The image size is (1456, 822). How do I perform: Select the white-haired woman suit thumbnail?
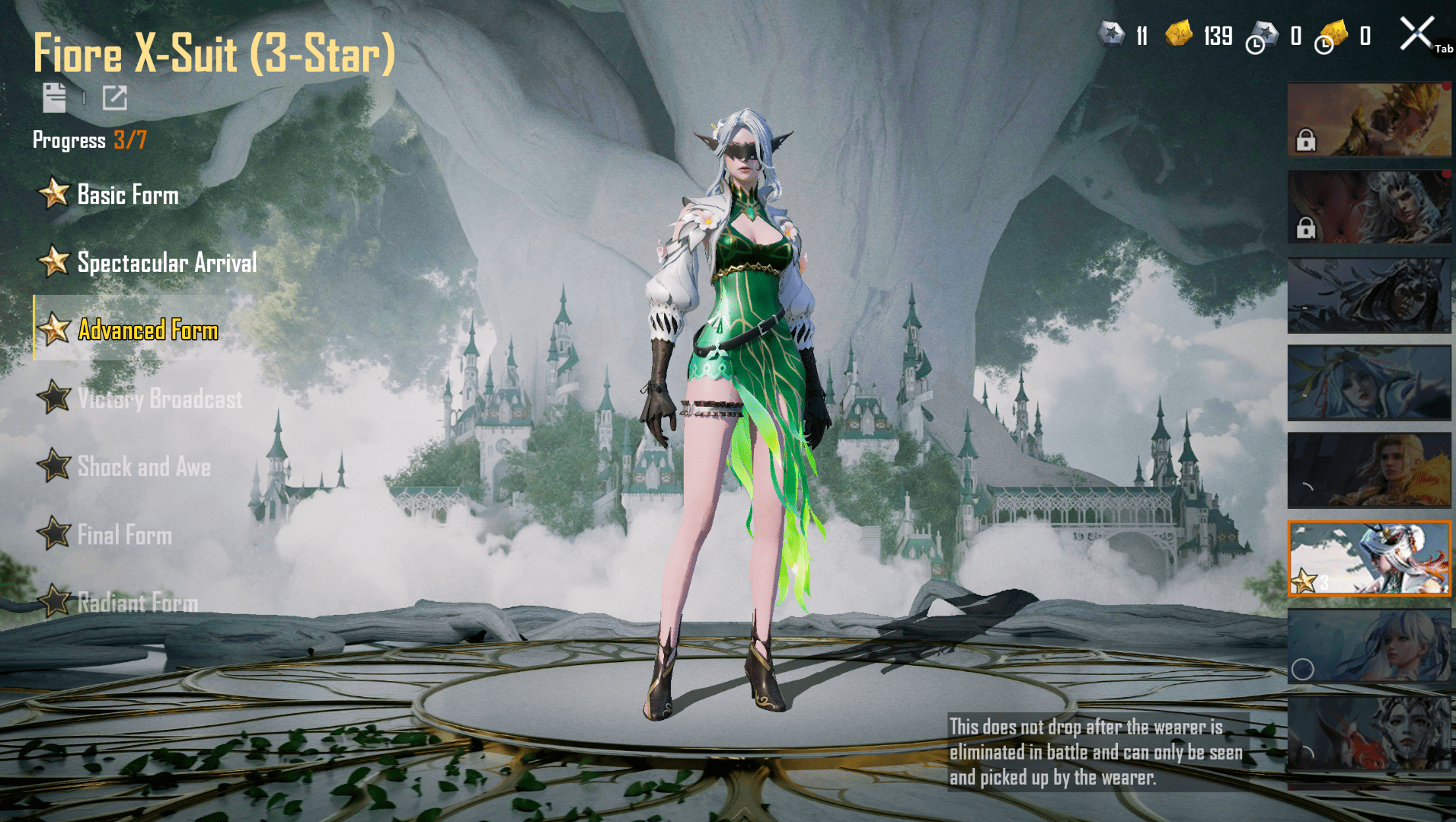click(x=1368, y=646)
